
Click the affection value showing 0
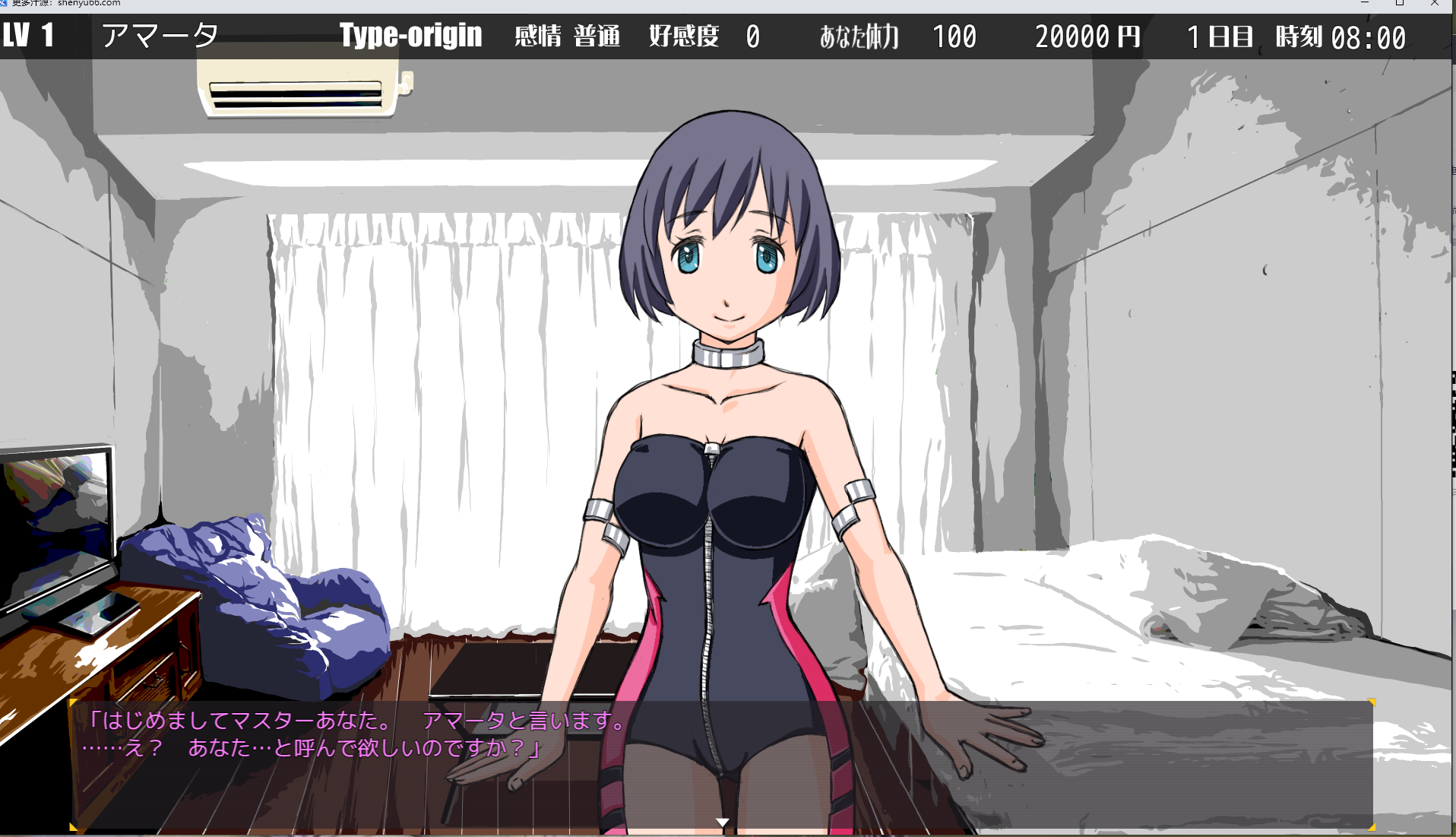(752, 36)
